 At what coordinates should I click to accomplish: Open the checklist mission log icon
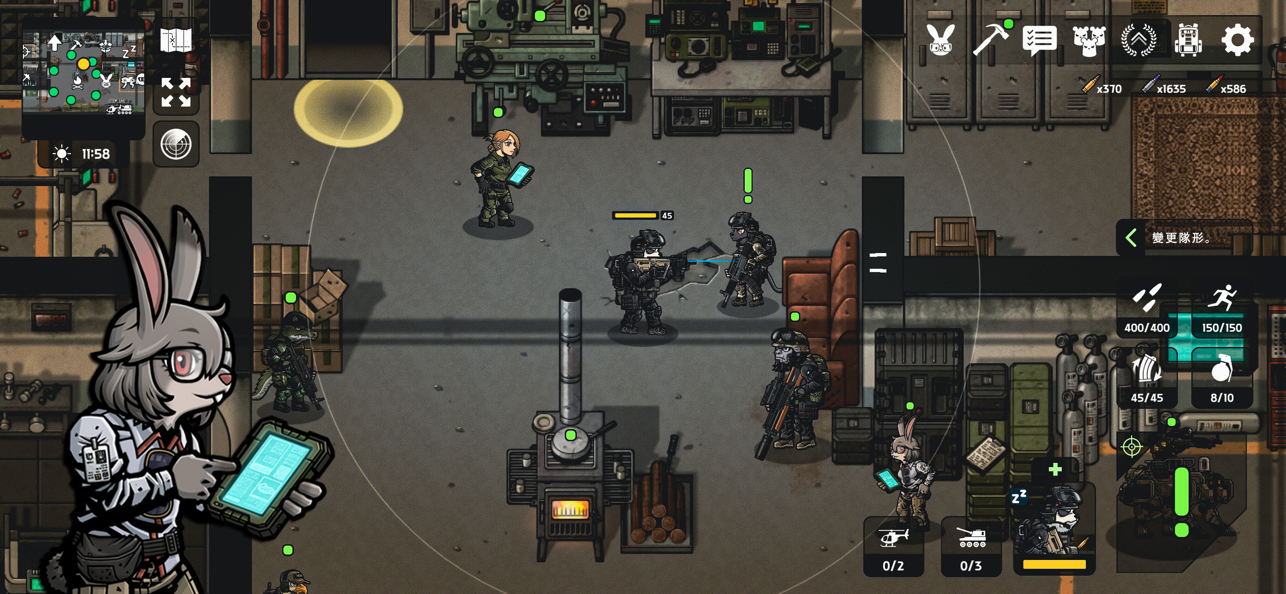pos(1040,40)
